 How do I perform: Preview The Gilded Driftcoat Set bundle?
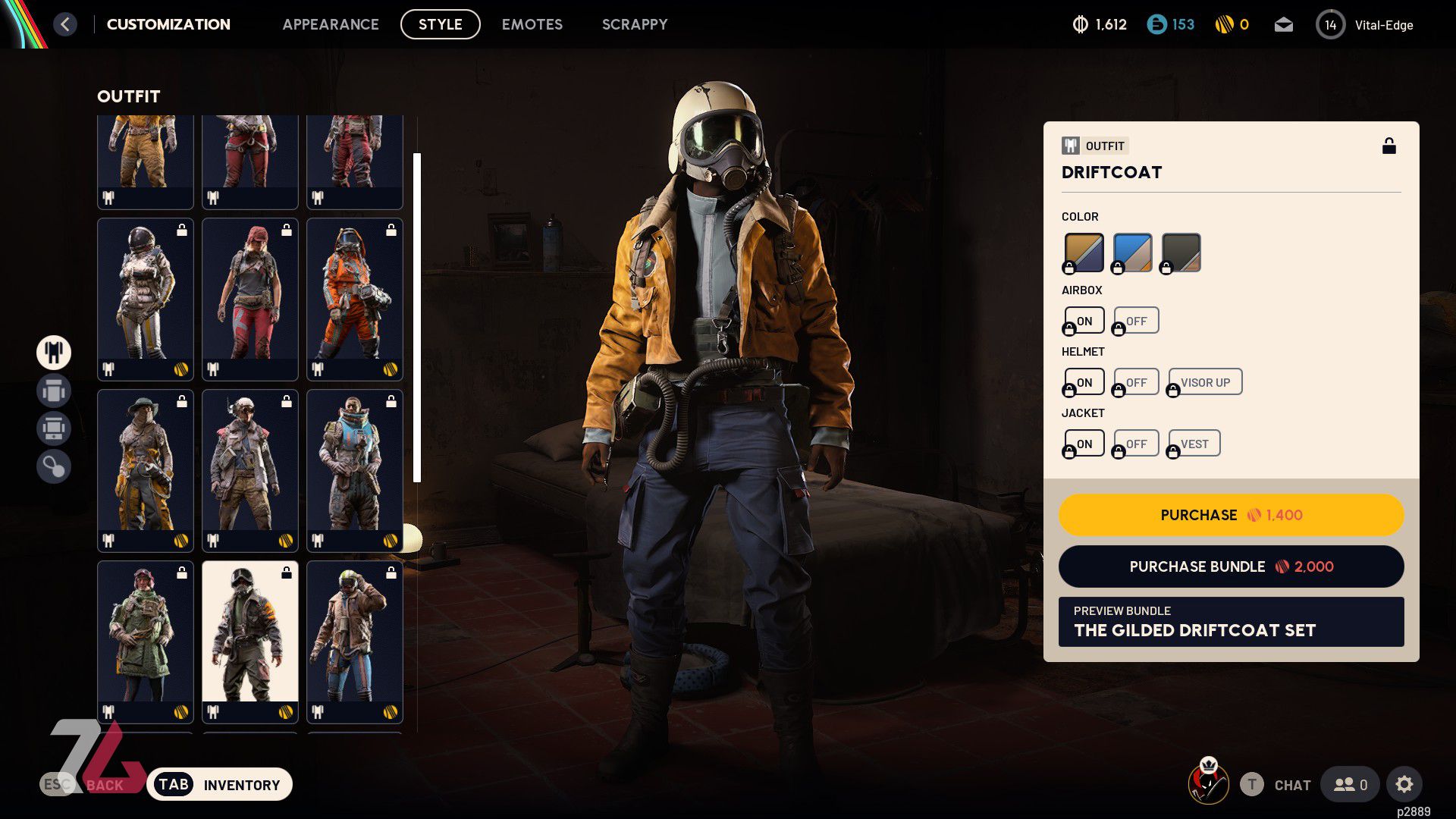(x=1231, y=622)
